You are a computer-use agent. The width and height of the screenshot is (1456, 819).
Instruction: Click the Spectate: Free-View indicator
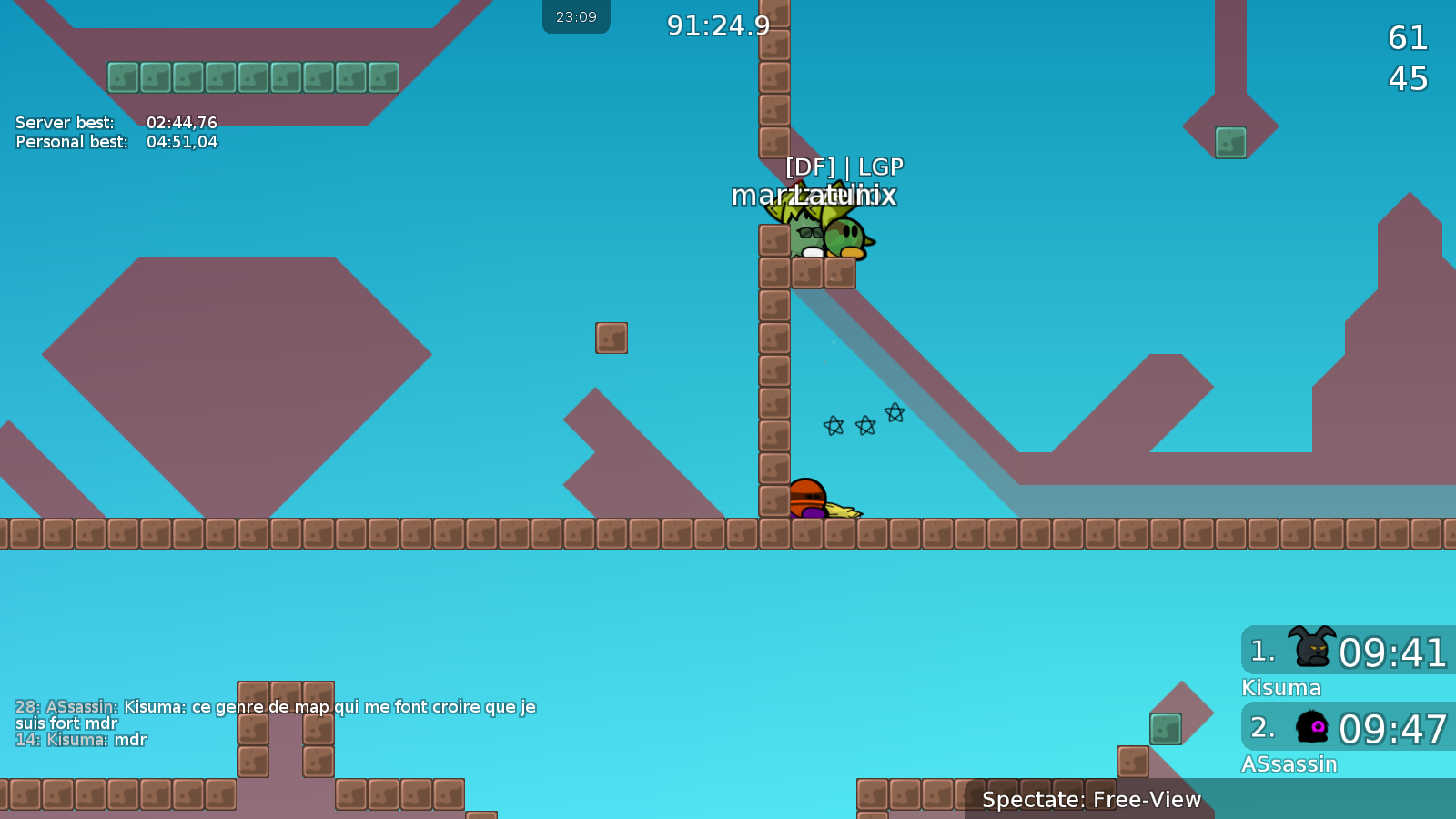[1091, 800]
